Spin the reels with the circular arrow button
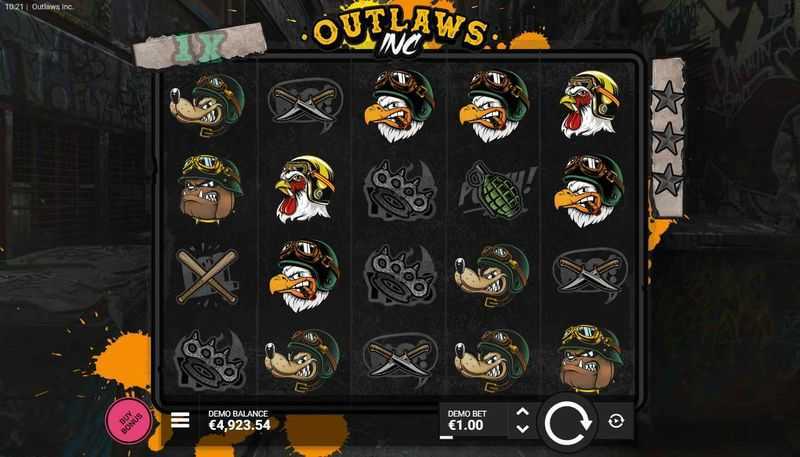Screen dimensions: 800x457 pyautogui.click(x=569, y=421)
